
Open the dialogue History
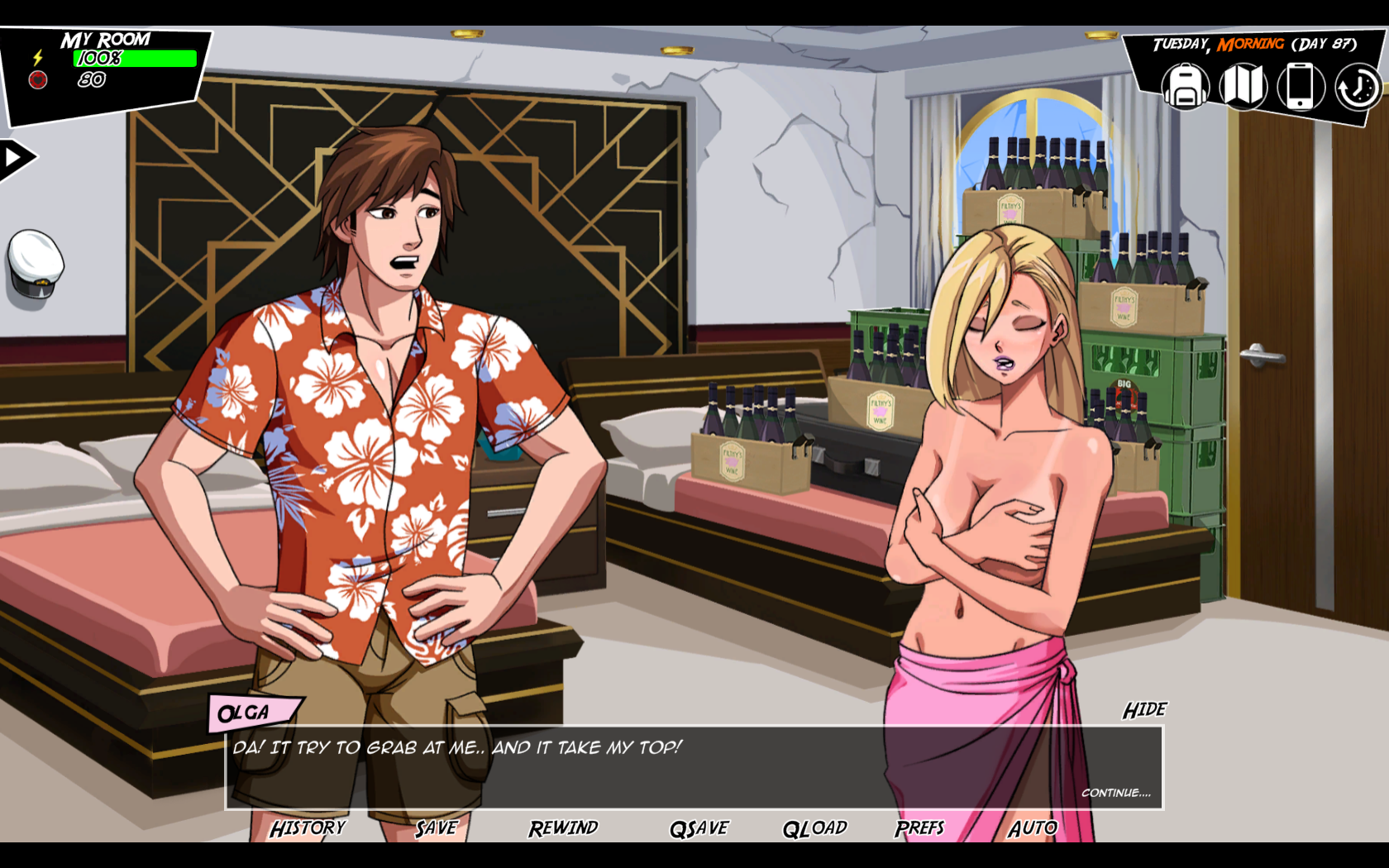(x=308, y=827)
